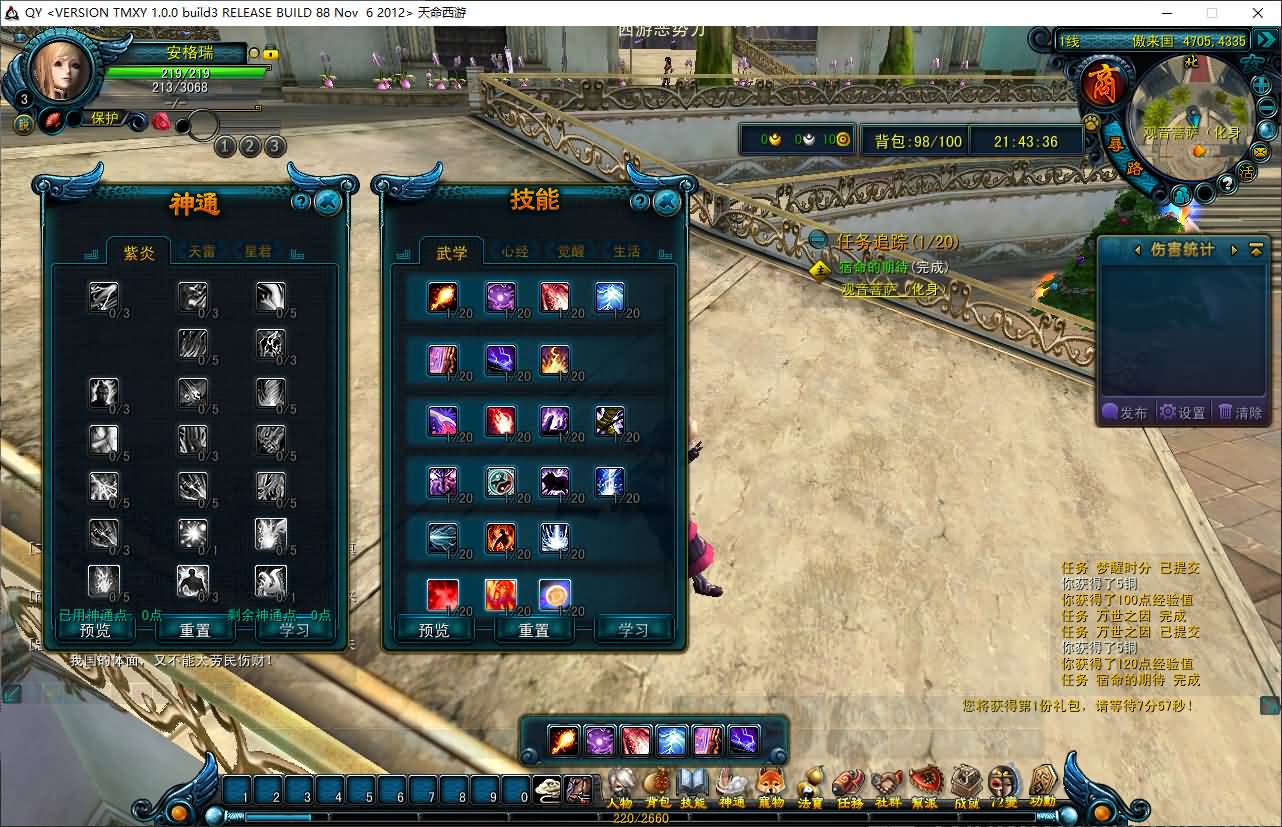
Task: Click 学习 in the 技能 panel
Action: tap(633, 630)
